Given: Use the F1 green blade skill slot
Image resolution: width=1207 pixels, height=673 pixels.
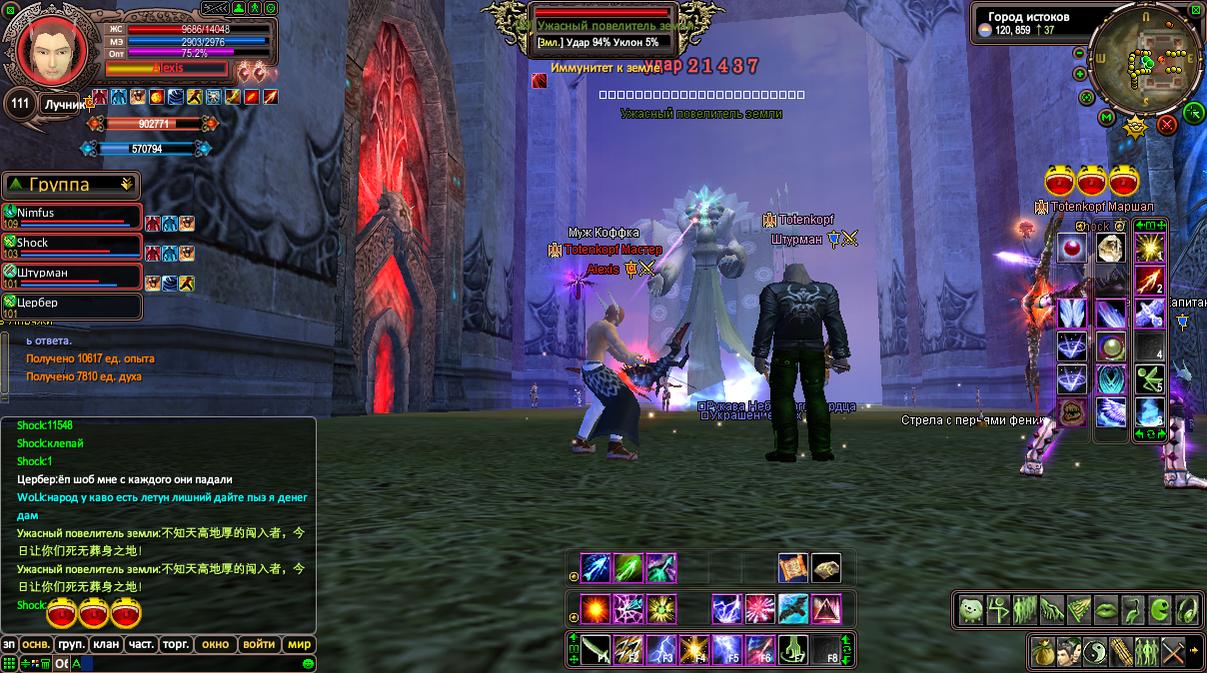Looking at the screenshot, I should (x=597, y=650).
